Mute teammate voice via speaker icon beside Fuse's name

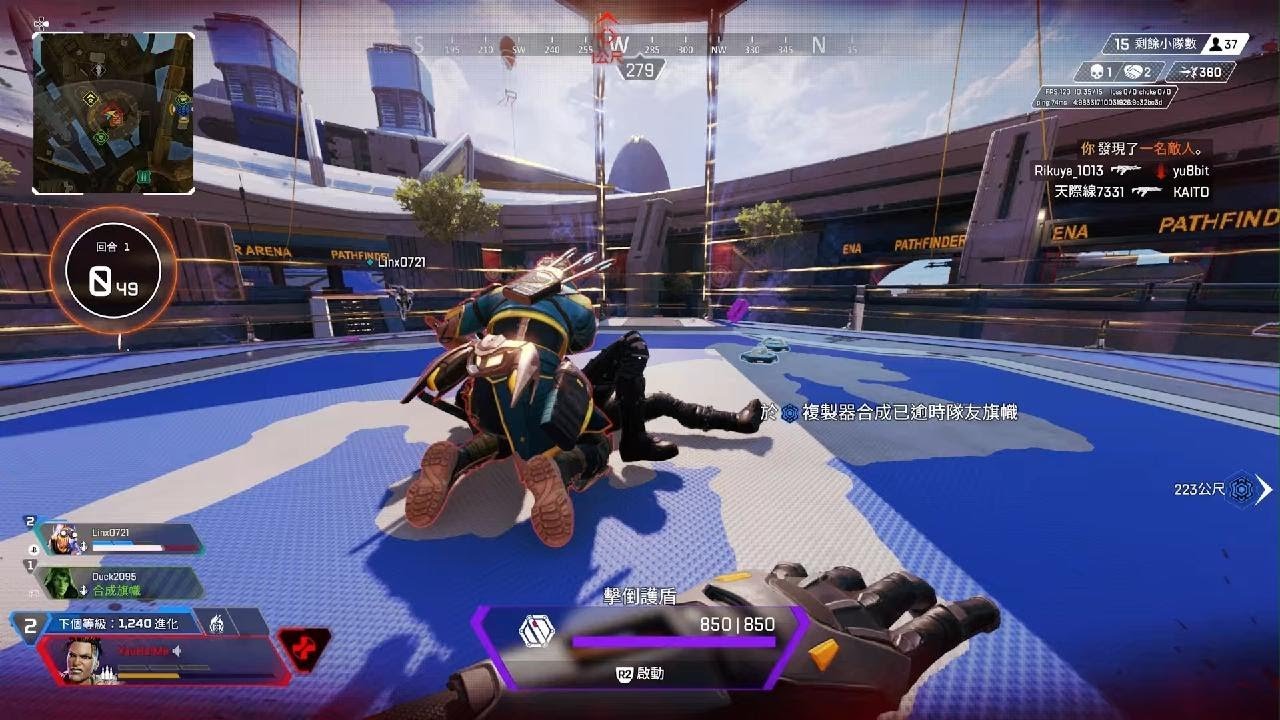tap(176, 651)
